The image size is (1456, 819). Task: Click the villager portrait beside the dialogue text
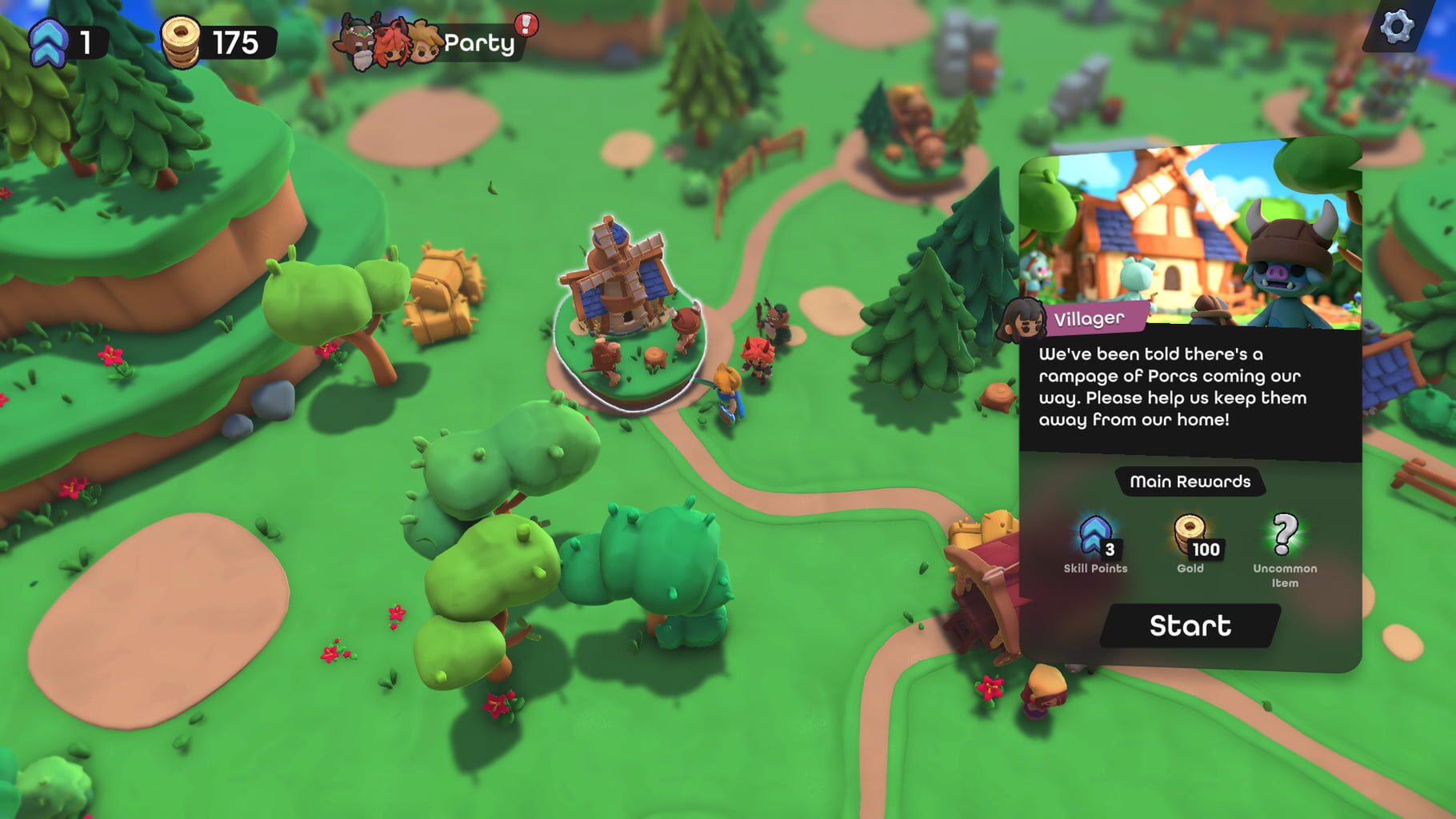(1025, 319)
